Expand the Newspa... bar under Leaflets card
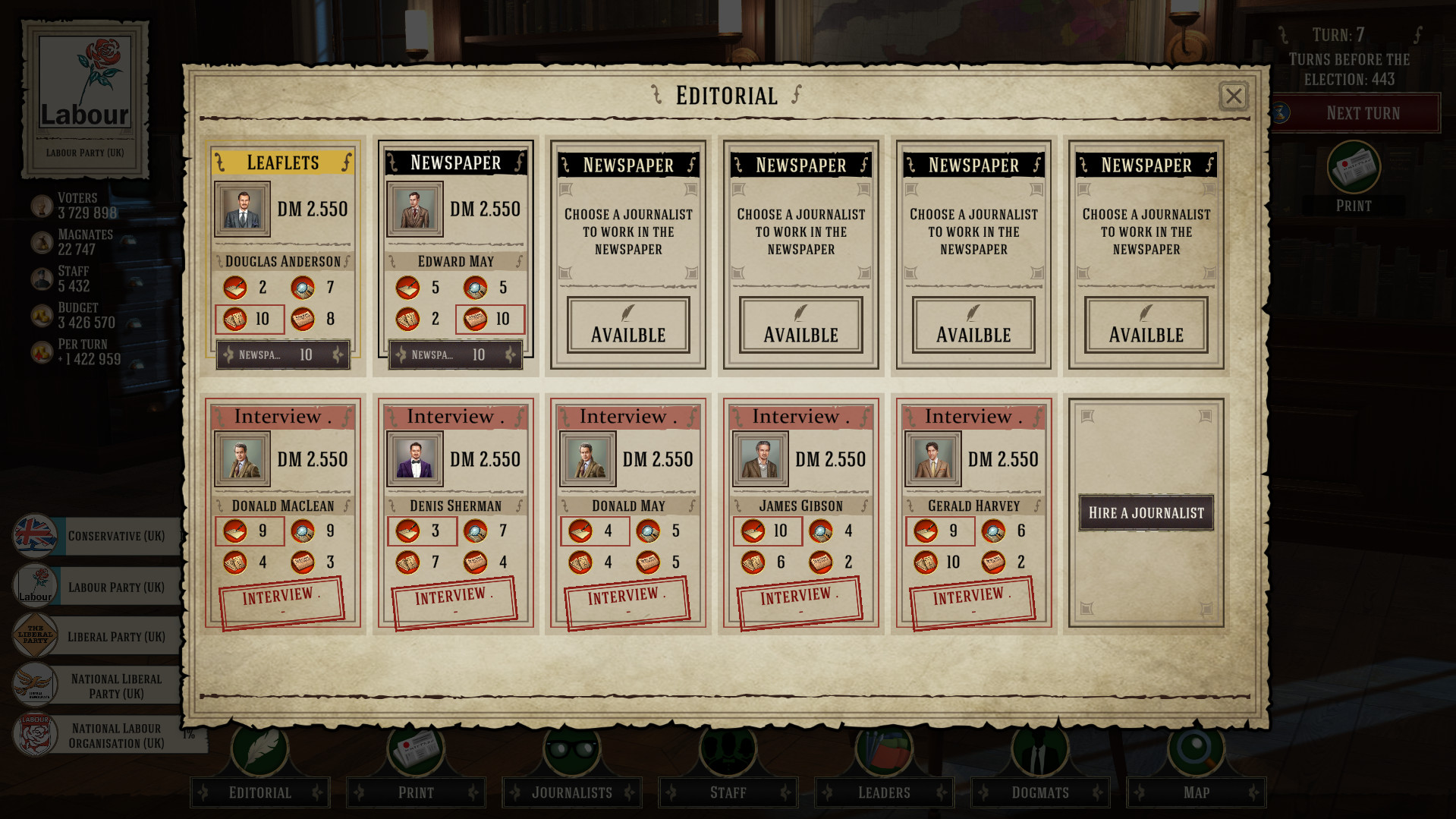 pyautogui.click(x=282, y=354)
